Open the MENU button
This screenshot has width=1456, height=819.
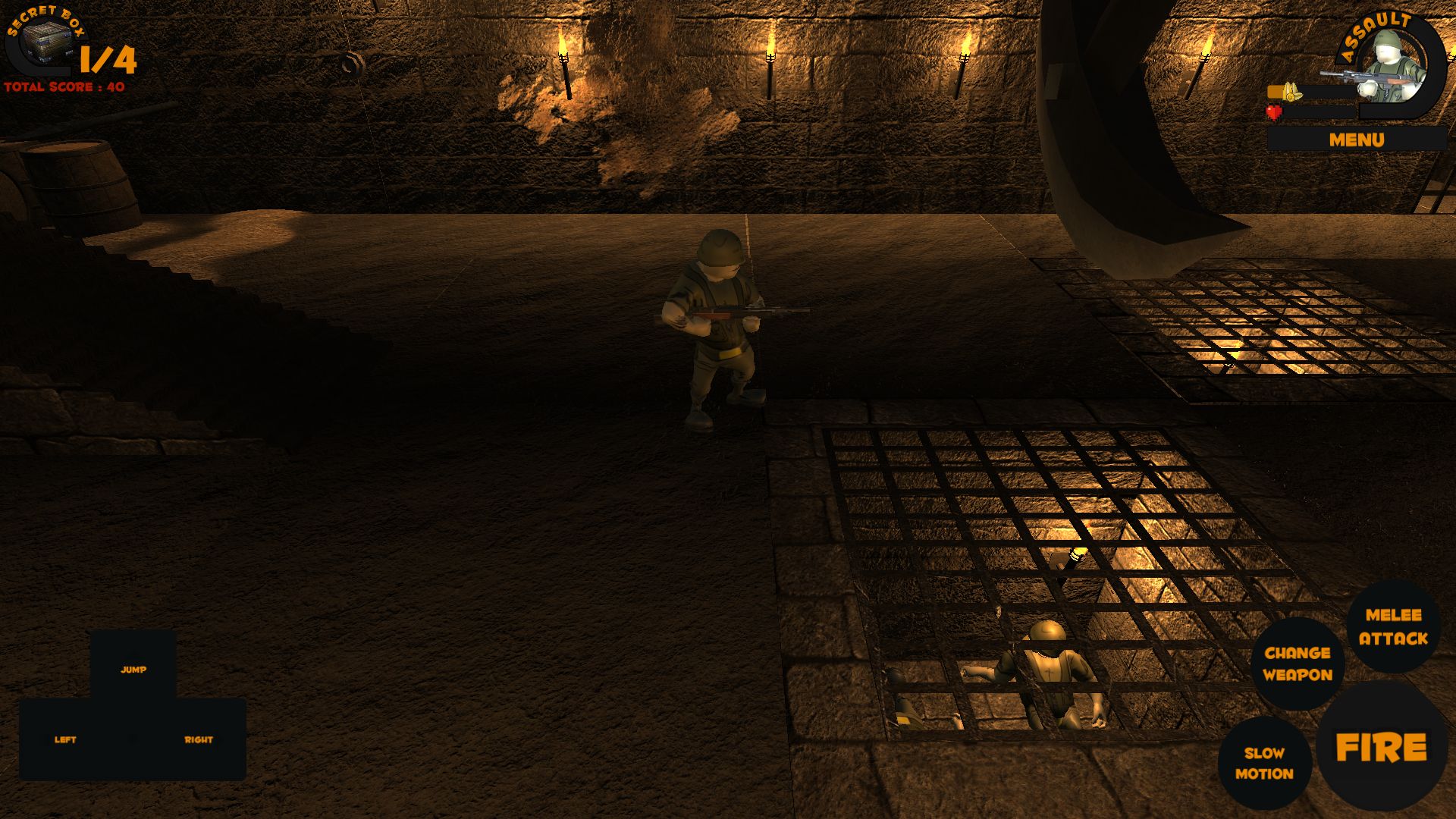pyautogui.click(x=1356, y=140)
